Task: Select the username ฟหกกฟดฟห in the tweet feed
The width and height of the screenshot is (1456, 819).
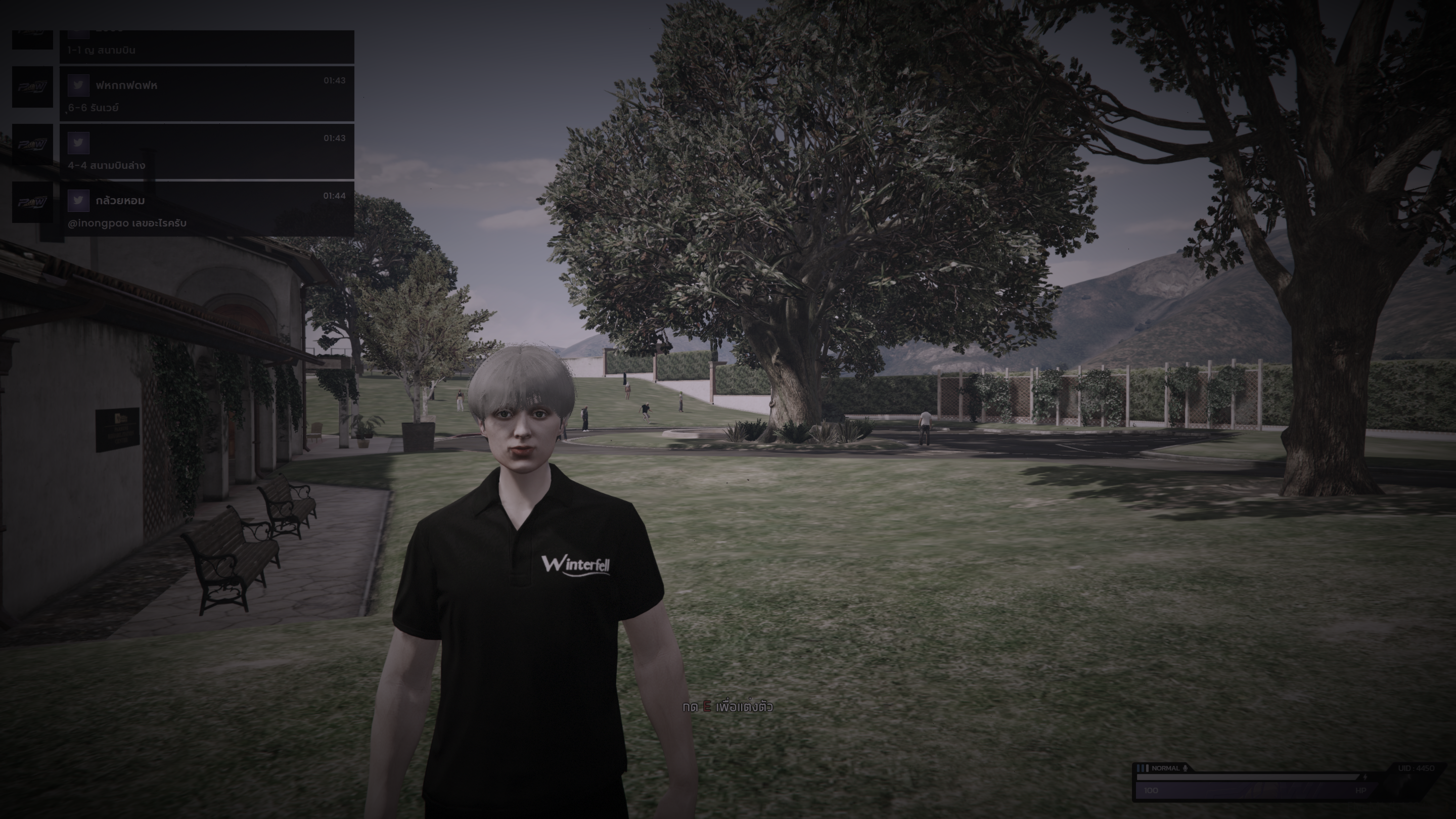Action: click(126, 86)
